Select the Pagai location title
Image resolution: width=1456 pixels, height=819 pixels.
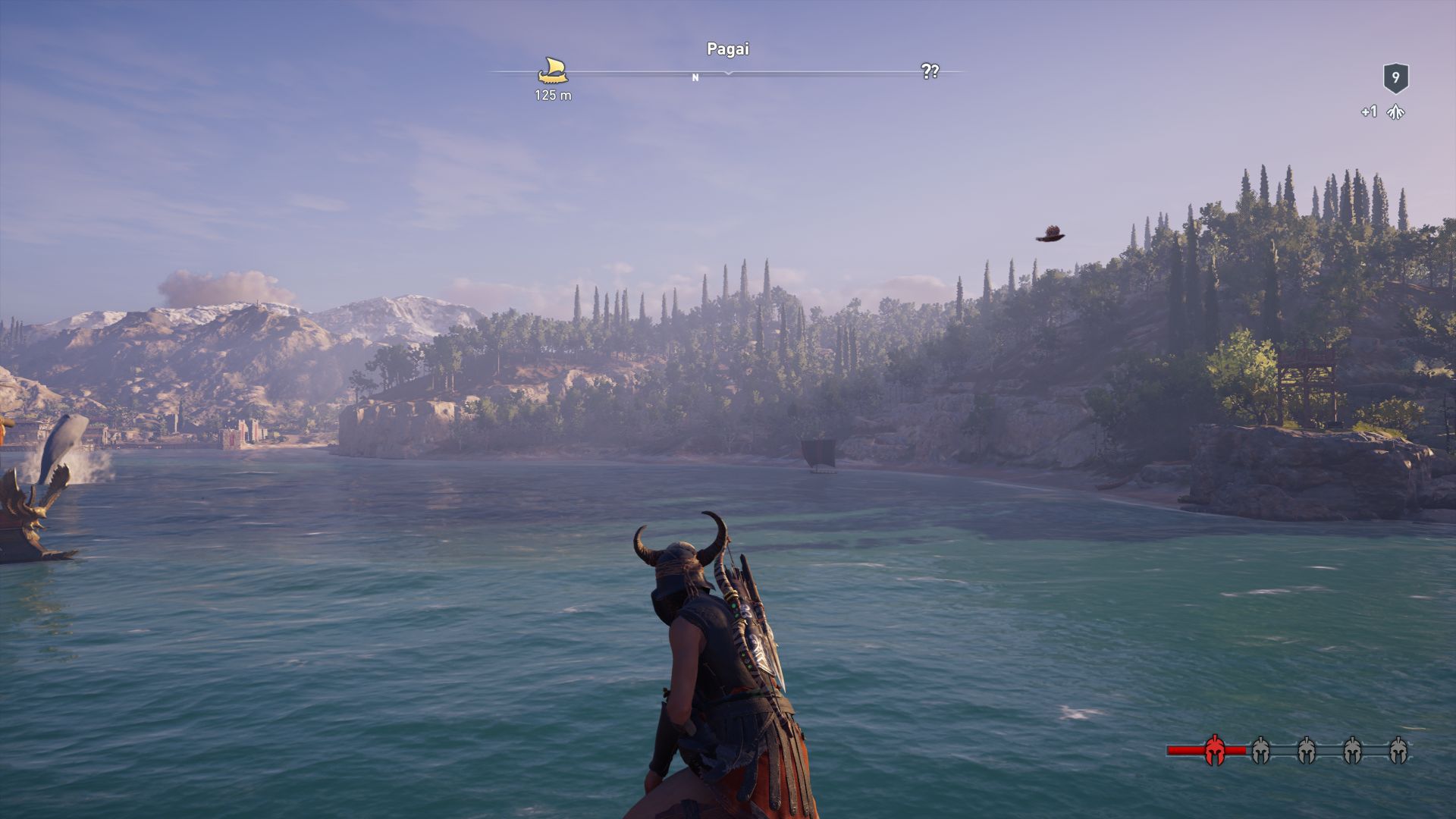[727, 49]
